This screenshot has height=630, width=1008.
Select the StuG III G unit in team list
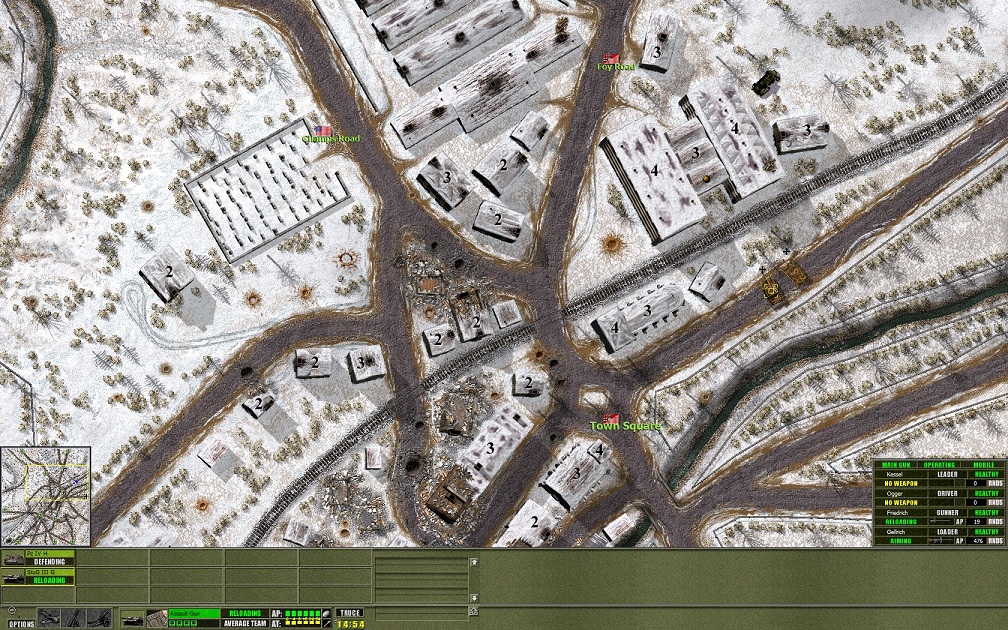pyautogui.click(x=38, y=574)
